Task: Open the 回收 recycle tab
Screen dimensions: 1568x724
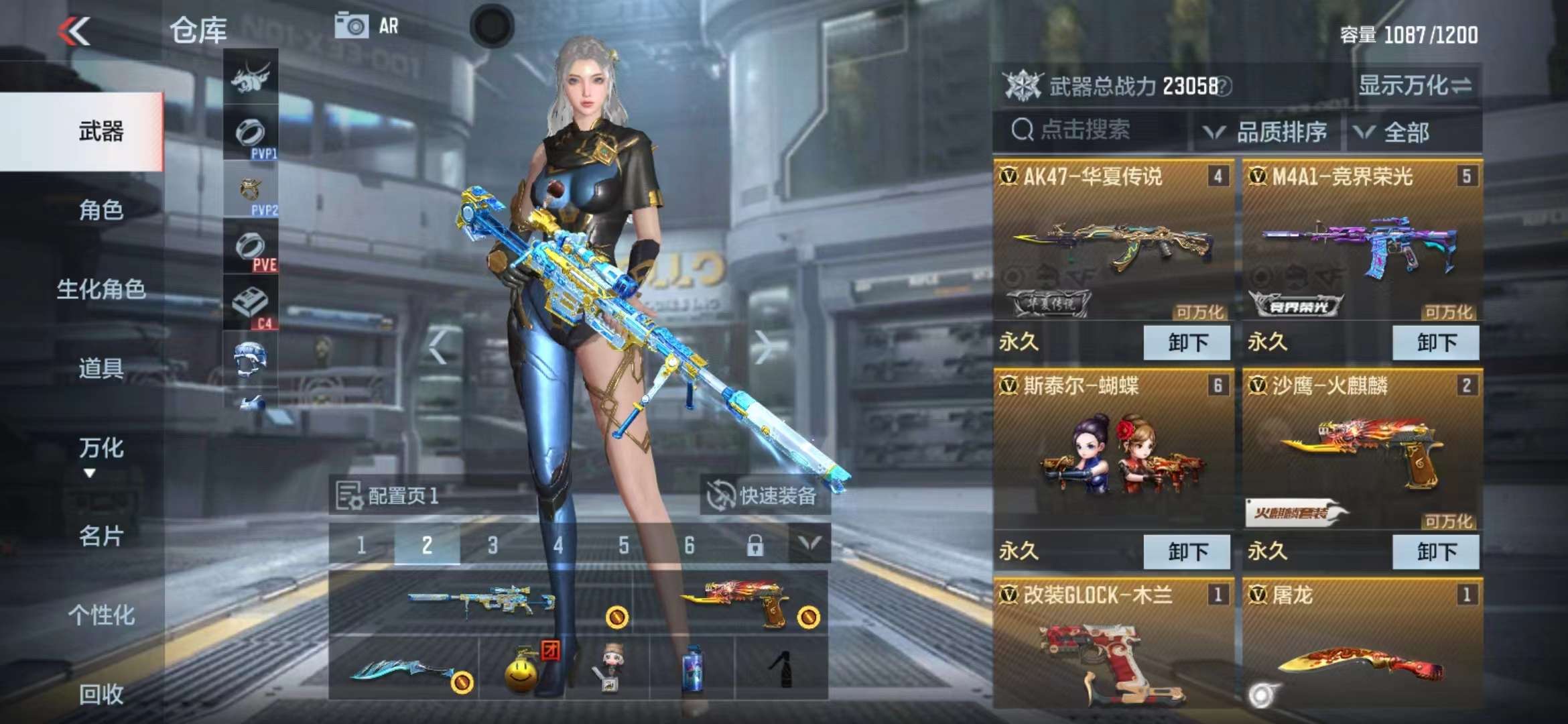Action: coord(101,694)
